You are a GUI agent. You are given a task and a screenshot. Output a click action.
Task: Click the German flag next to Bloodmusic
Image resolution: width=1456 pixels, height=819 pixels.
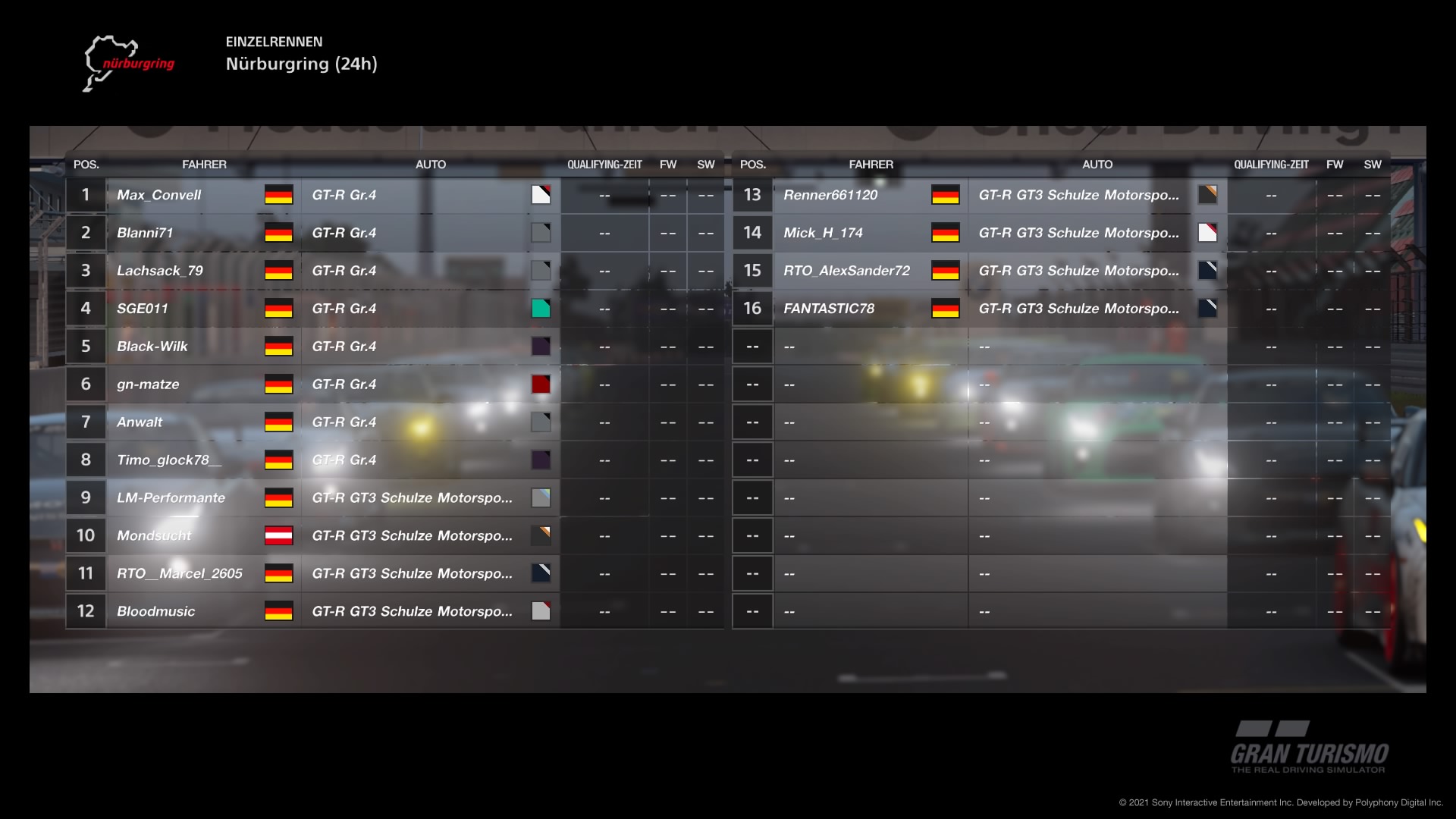(278, 611)
